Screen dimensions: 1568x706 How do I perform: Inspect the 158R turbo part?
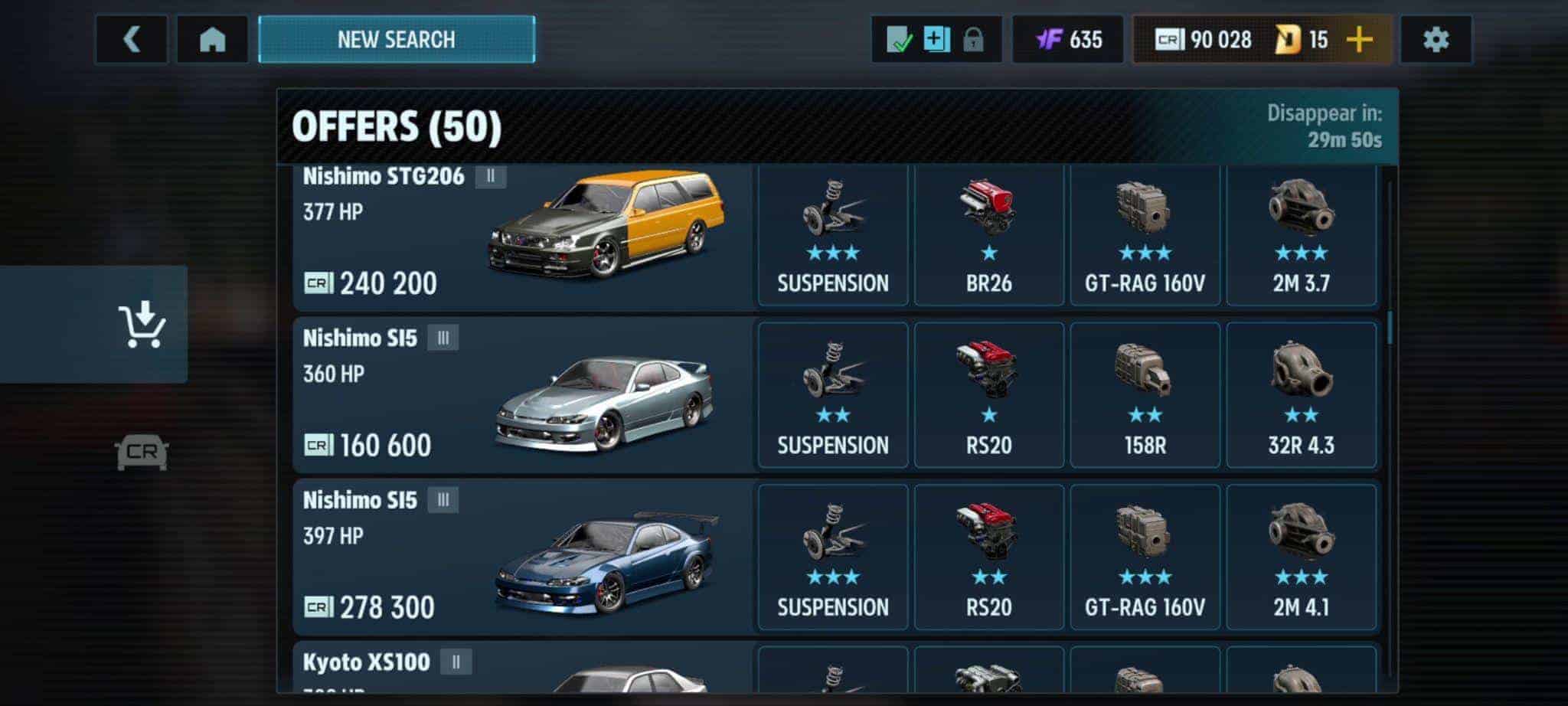tap(1145, 395)
